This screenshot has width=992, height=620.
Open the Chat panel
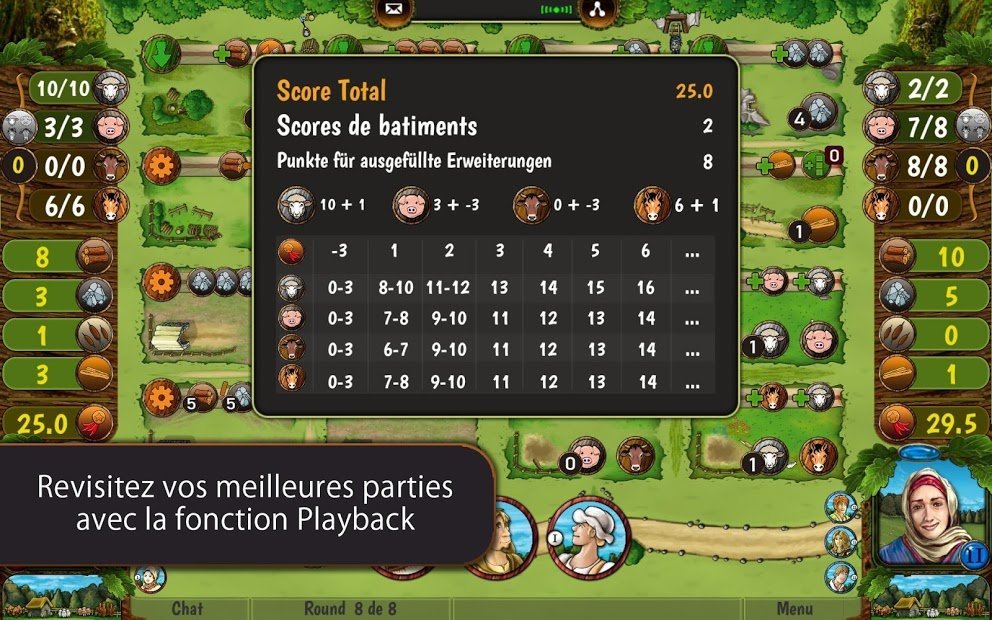pyautogui.click(x=187, y=608)
